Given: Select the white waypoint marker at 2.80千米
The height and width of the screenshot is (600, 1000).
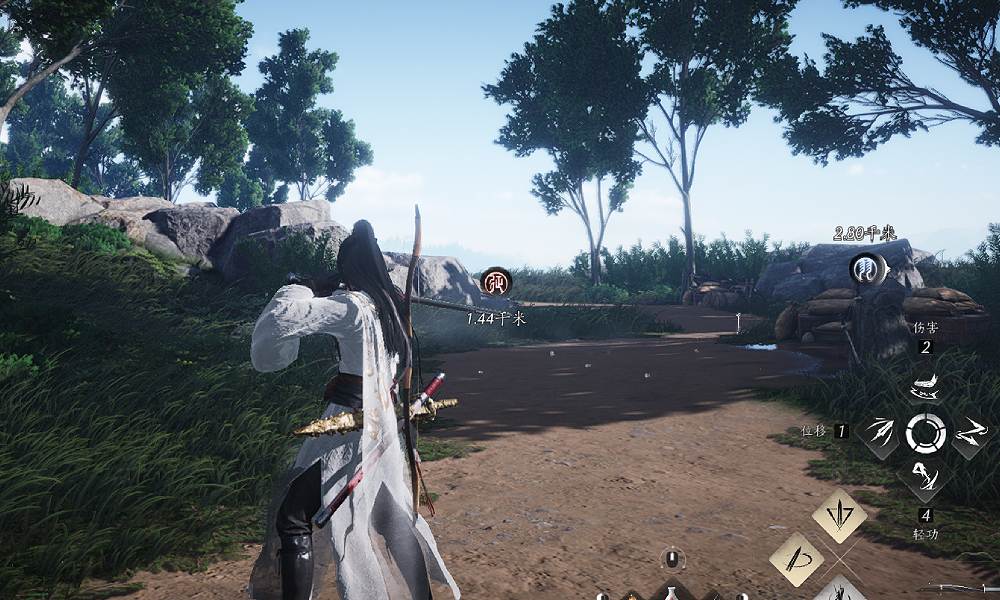Looking at the screenshot, I should pos(865,268).
